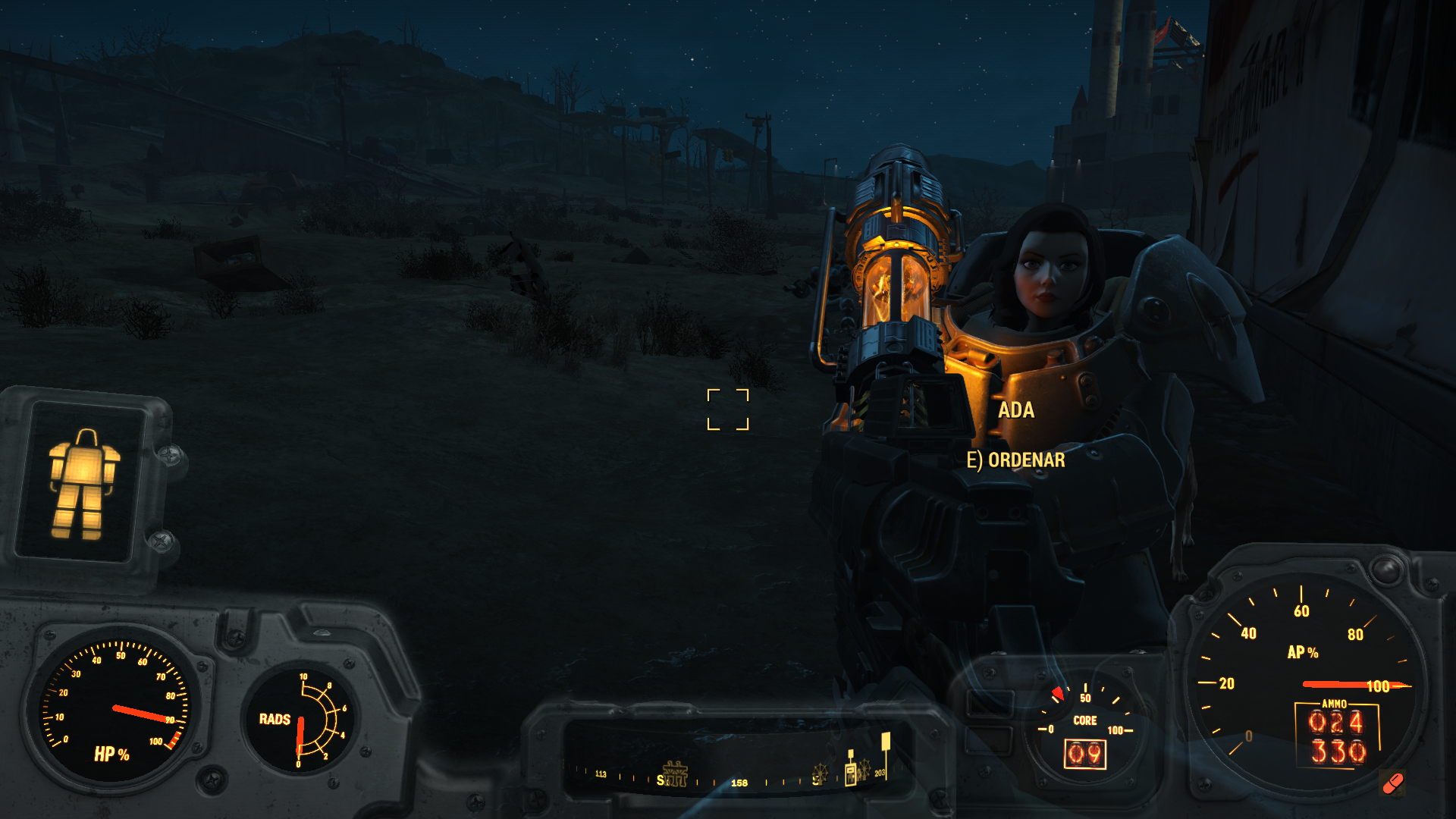
Task: Choose the tall square flag marker on the compass
Action: tap(885, 745)
